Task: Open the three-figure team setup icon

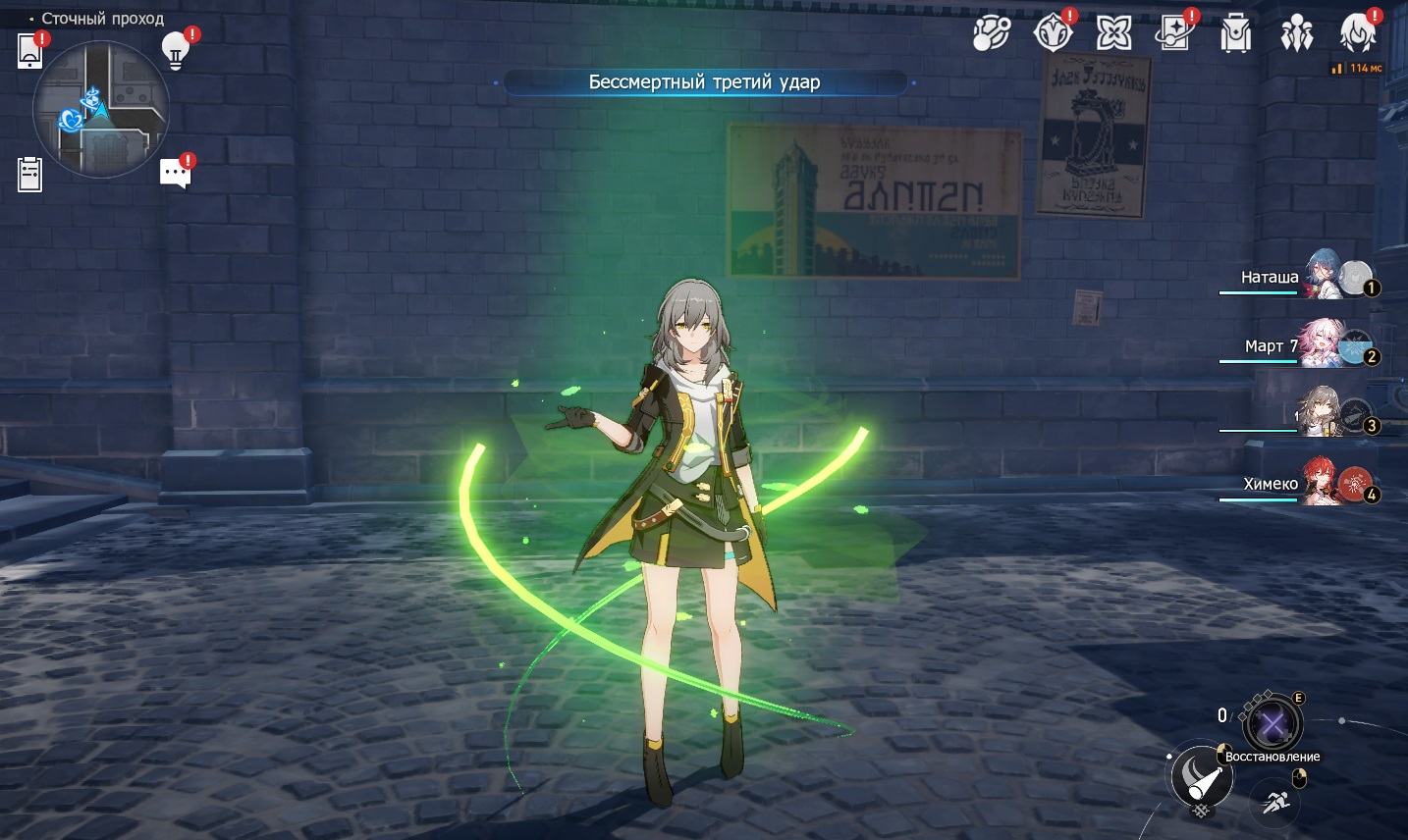Action: (1297, 34)
